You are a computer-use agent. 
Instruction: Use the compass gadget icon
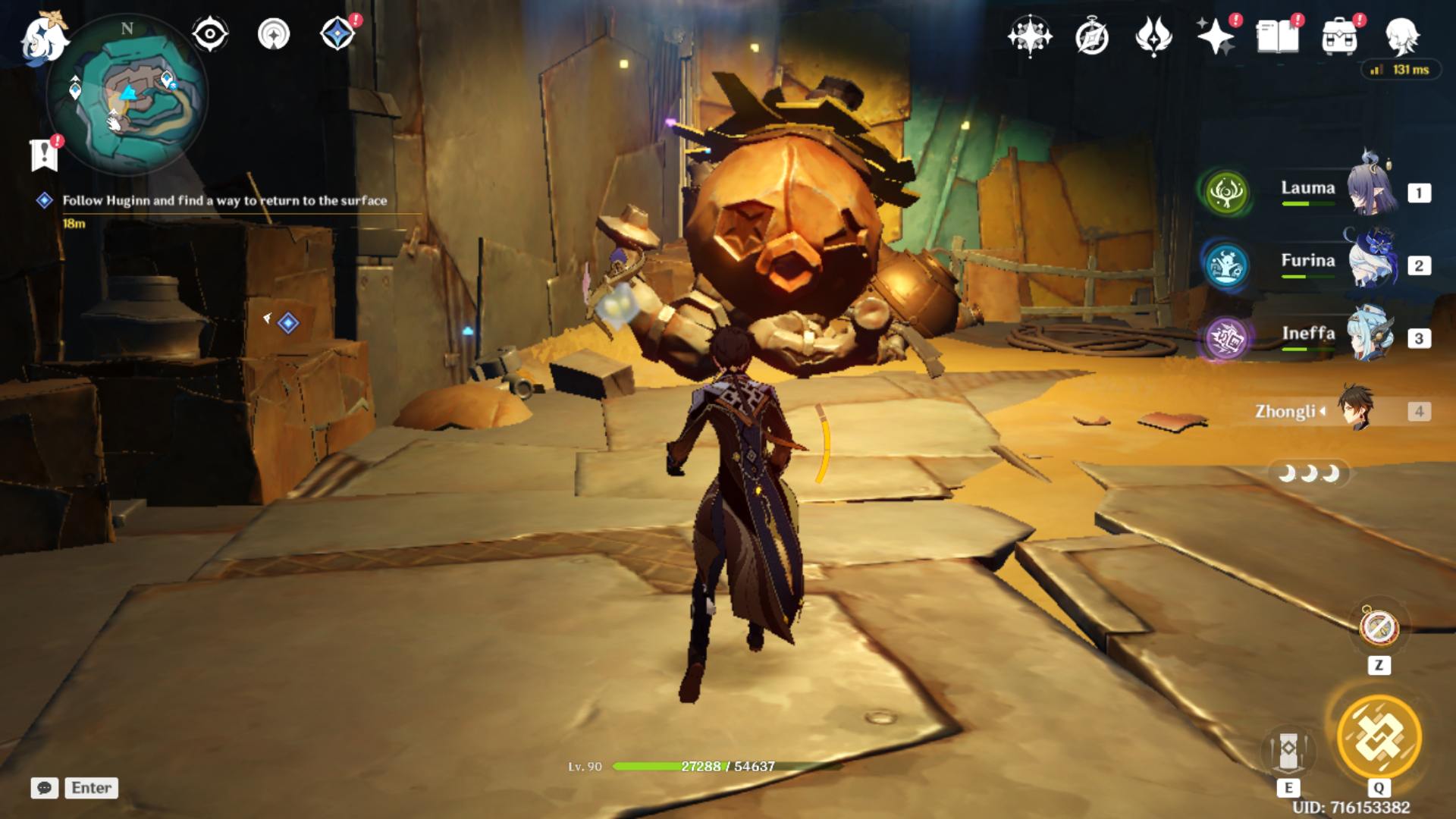point(1379,628)
